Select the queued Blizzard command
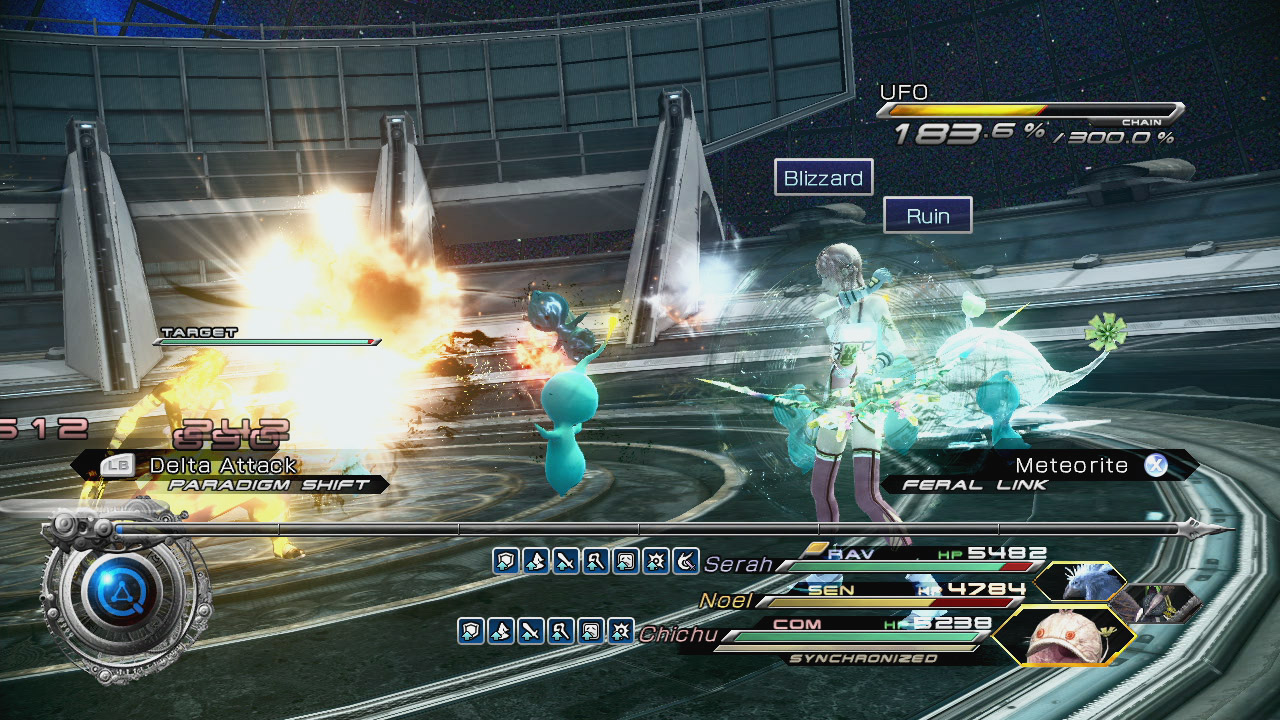The height and width of the screenshot is (720, 1280). pyautogui.click(x=823, y=178)
